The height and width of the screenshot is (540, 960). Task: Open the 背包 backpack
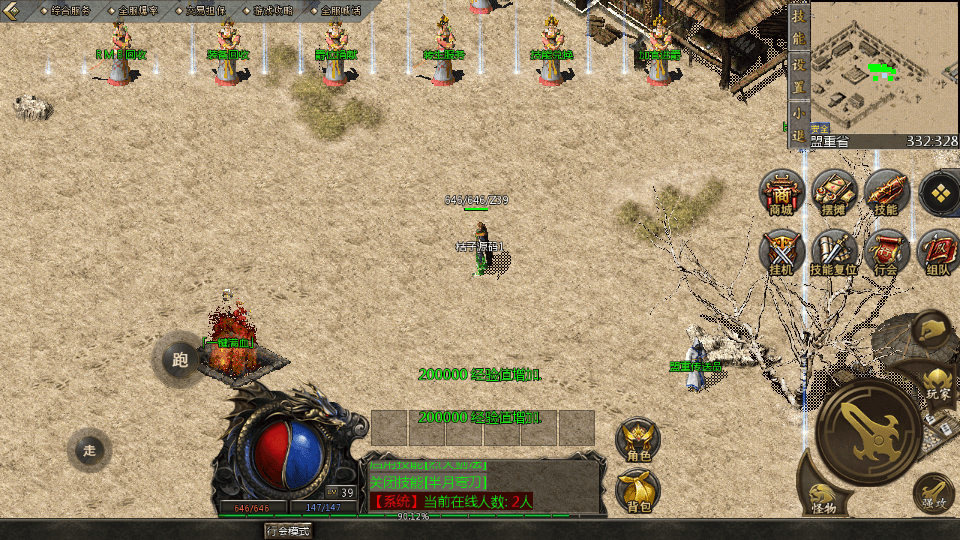[x=638, y=491]
